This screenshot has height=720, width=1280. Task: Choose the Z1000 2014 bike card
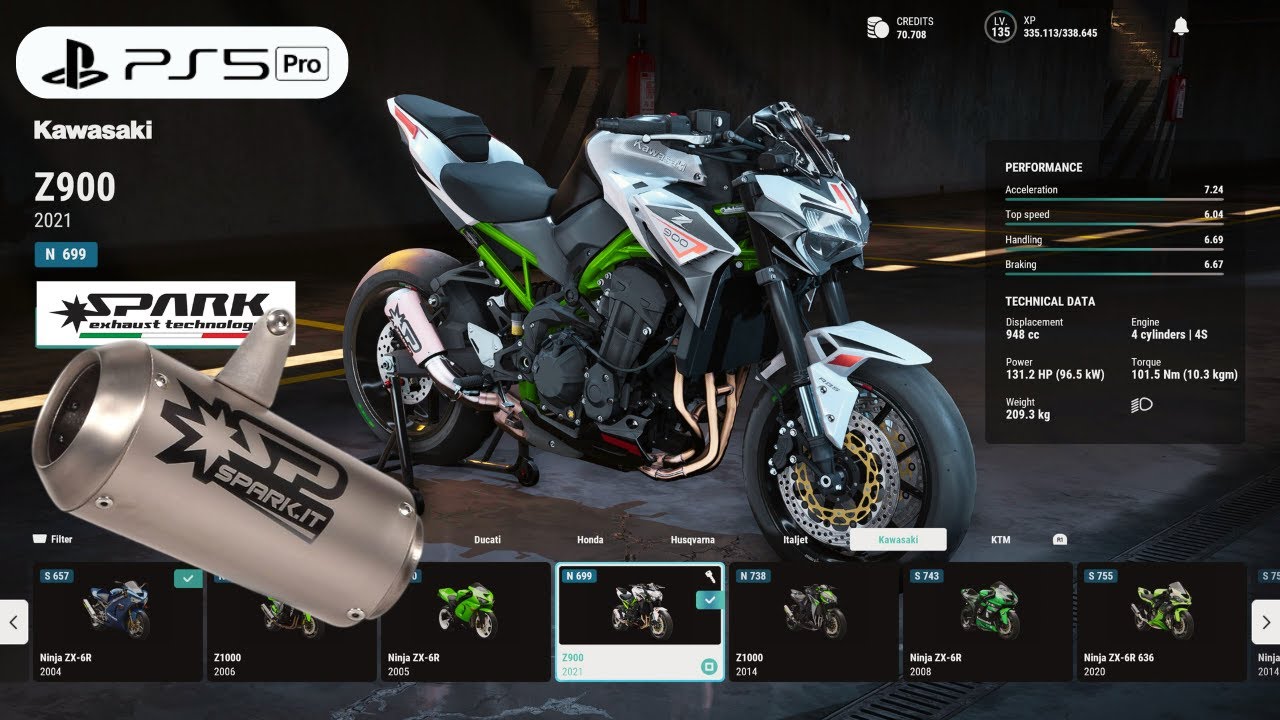[814, 621]
